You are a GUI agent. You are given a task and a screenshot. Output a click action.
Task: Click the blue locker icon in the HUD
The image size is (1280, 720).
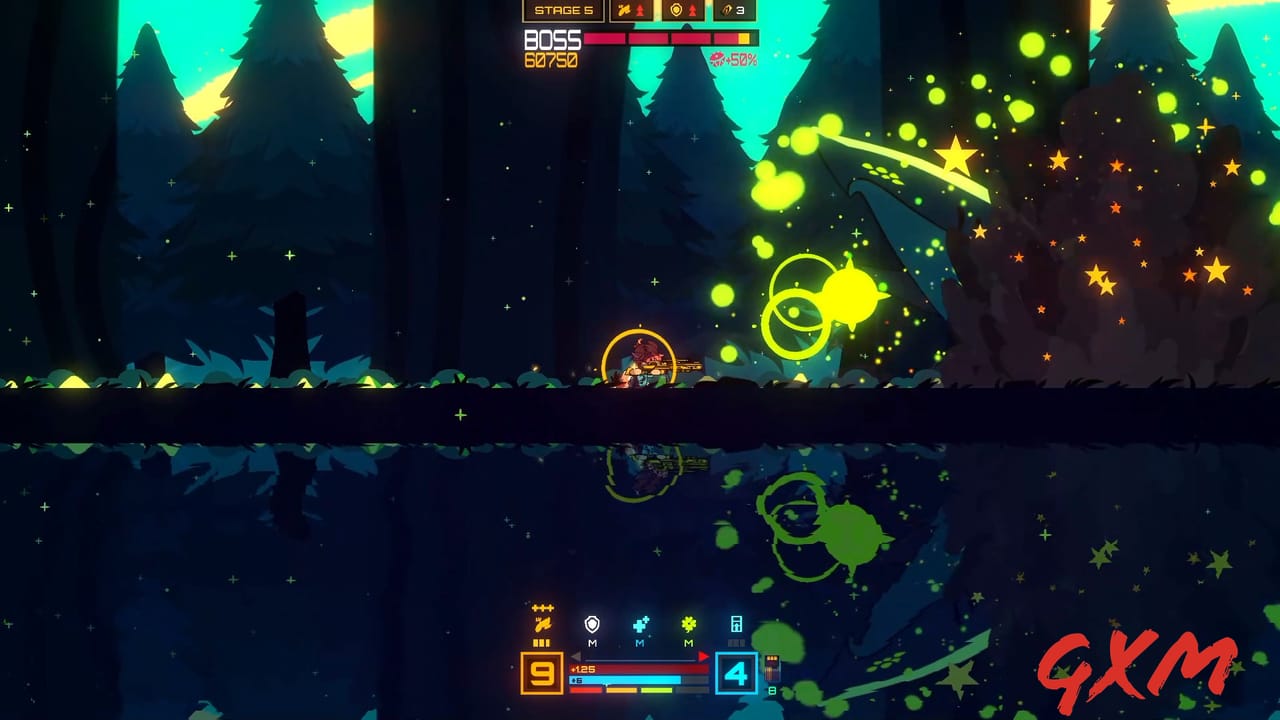[735, 625]
